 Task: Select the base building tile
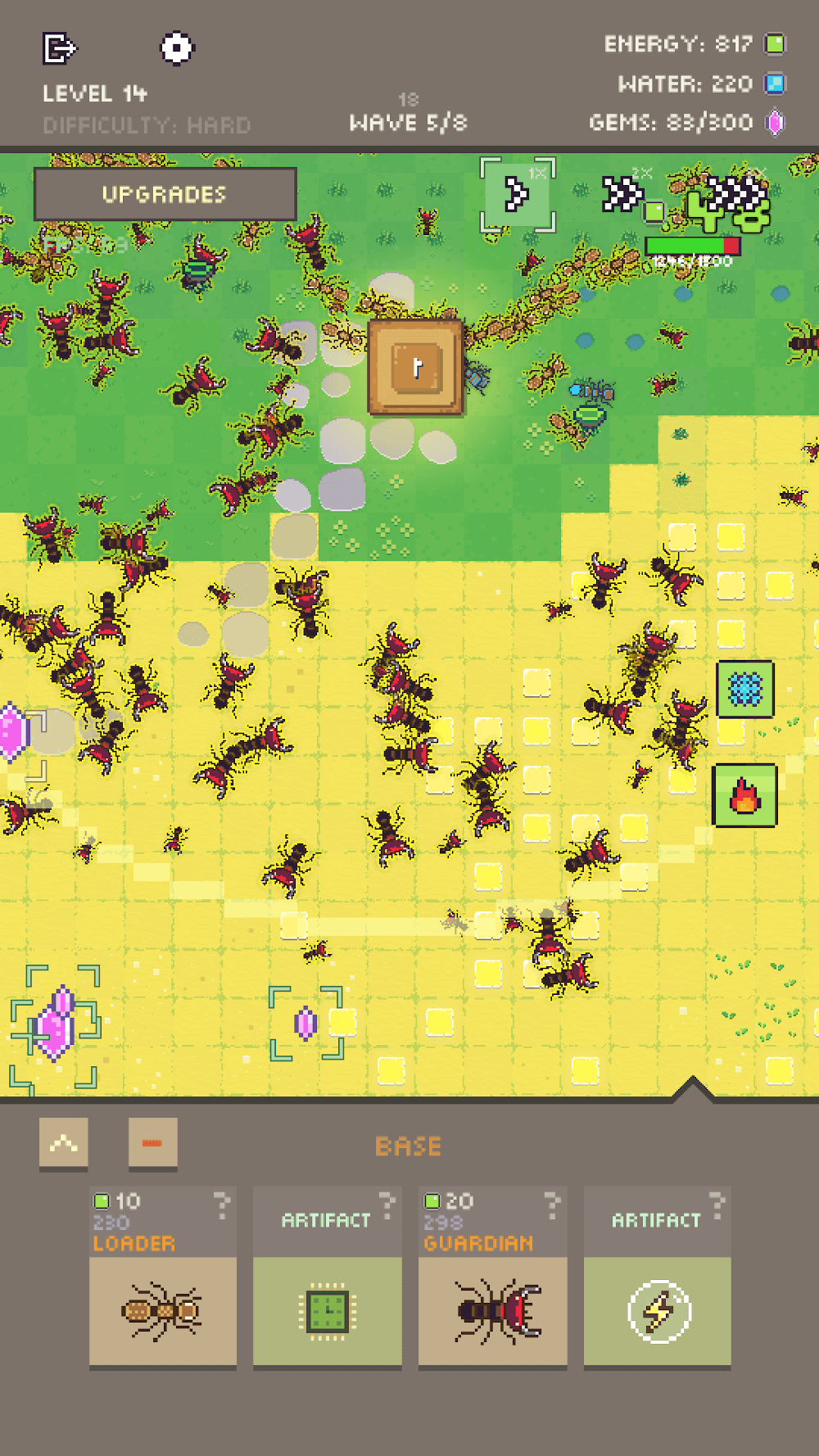coord(415,367)
